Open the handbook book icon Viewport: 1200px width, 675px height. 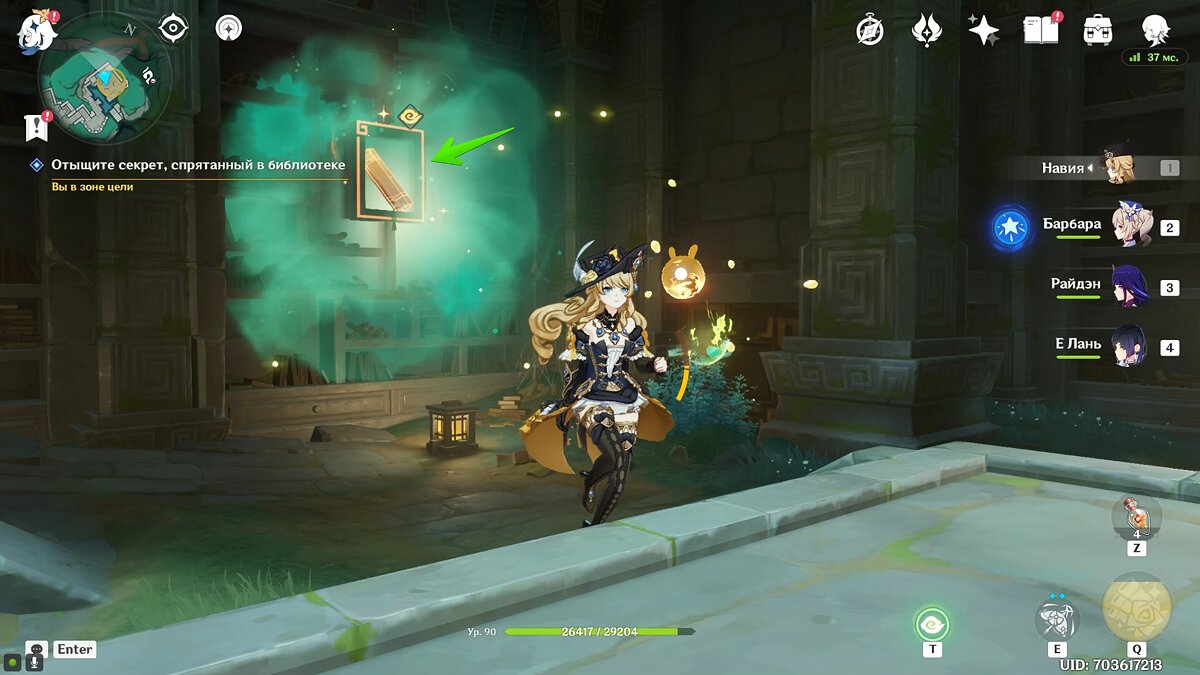click(1040, 31)
